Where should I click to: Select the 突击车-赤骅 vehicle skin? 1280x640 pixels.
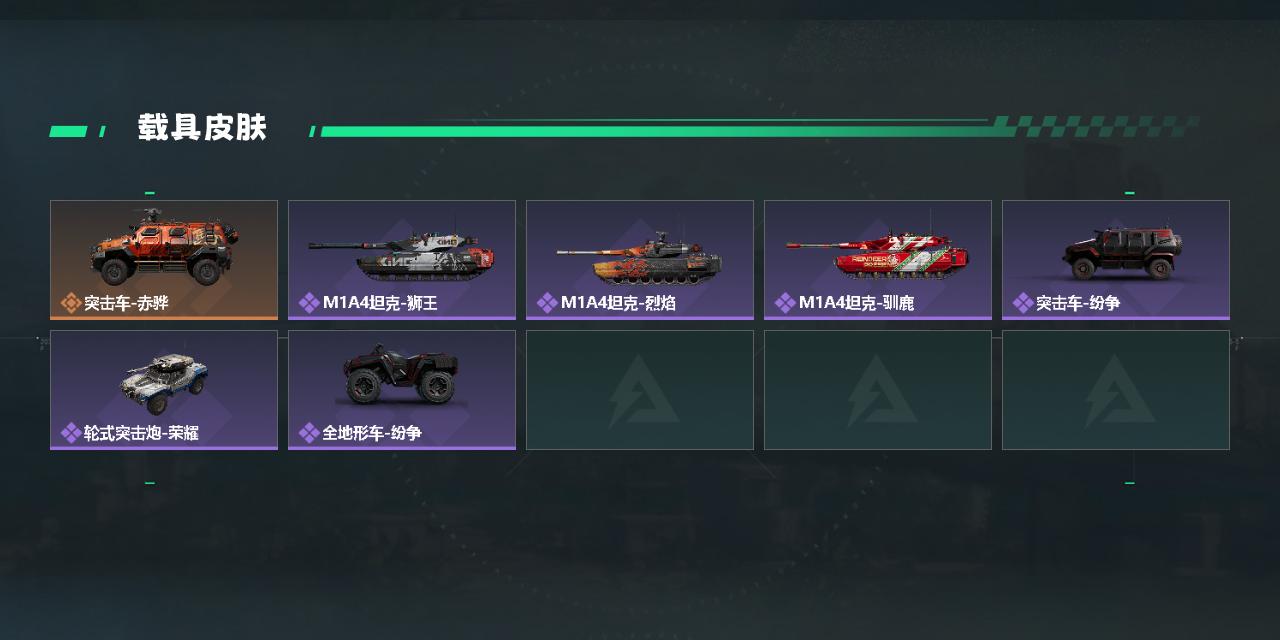(x=164, y=259)
